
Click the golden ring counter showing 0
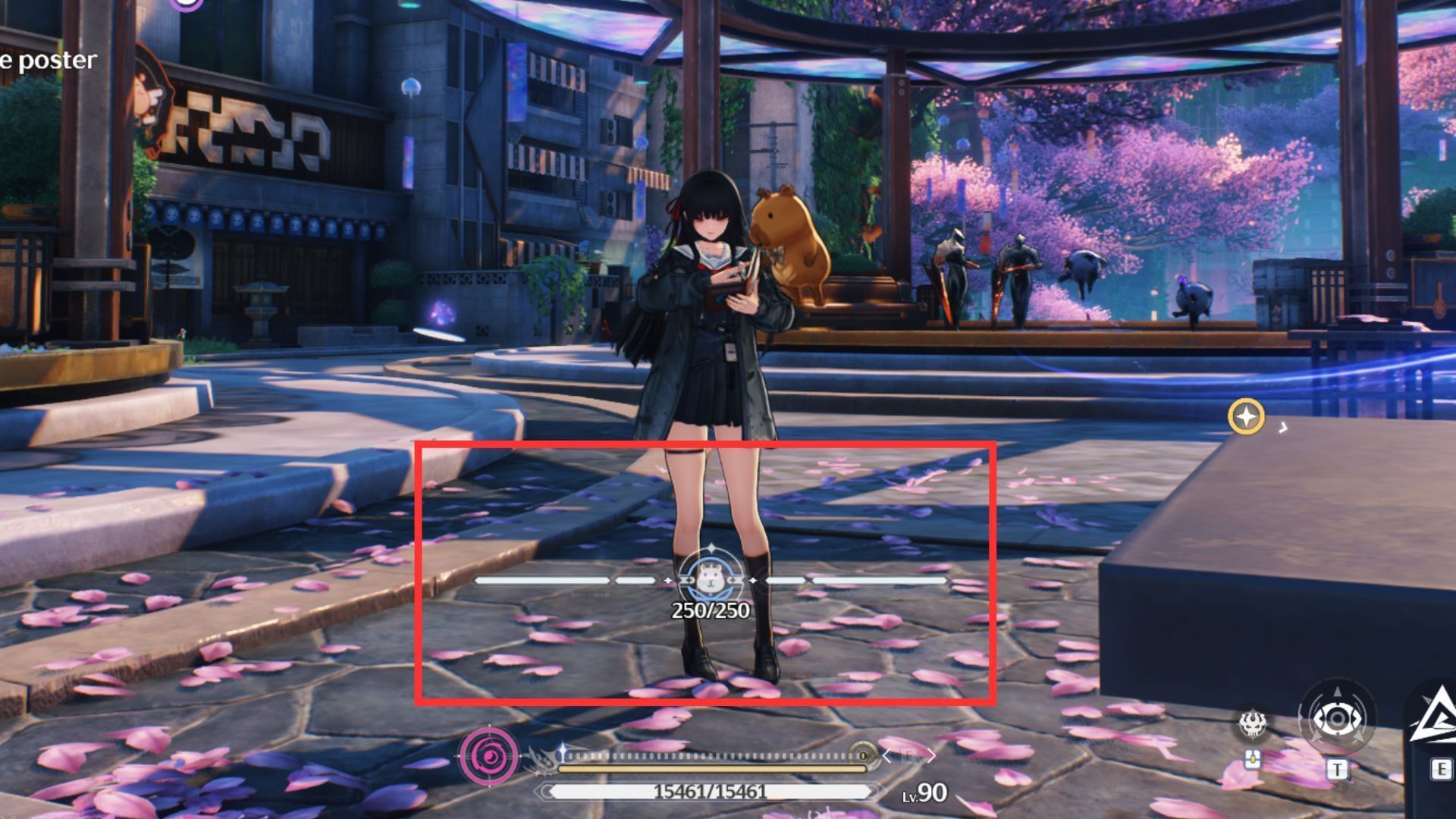(864, 755)
